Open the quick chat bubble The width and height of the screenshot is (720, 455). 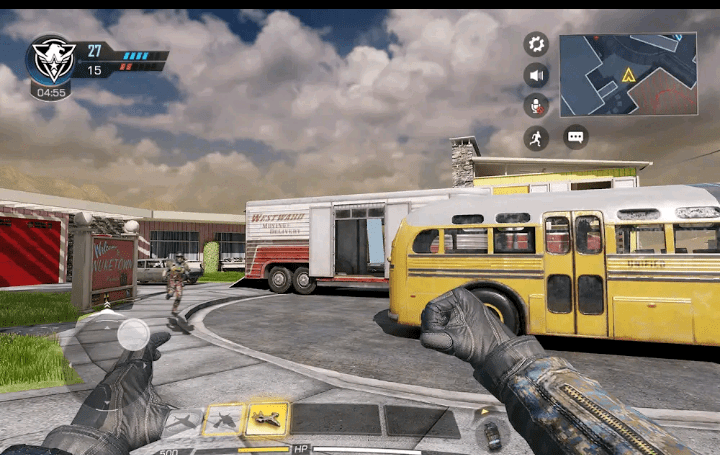[575, 137]
